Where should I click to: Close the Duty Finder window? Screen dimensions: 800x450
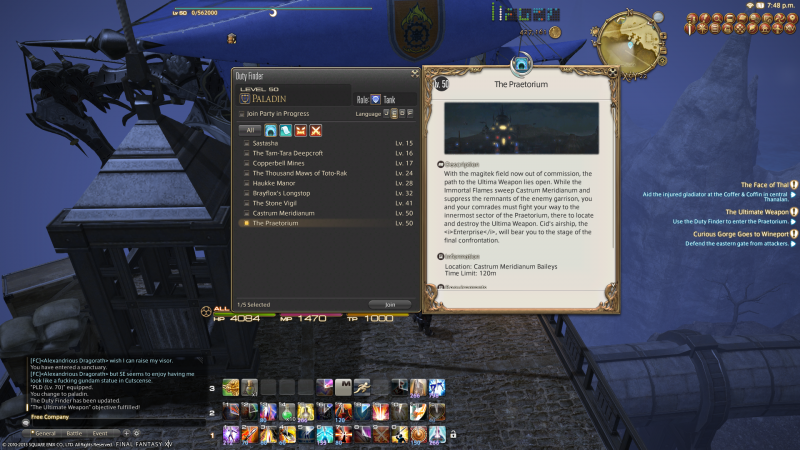pyautogui.click(x=414, y=73)
